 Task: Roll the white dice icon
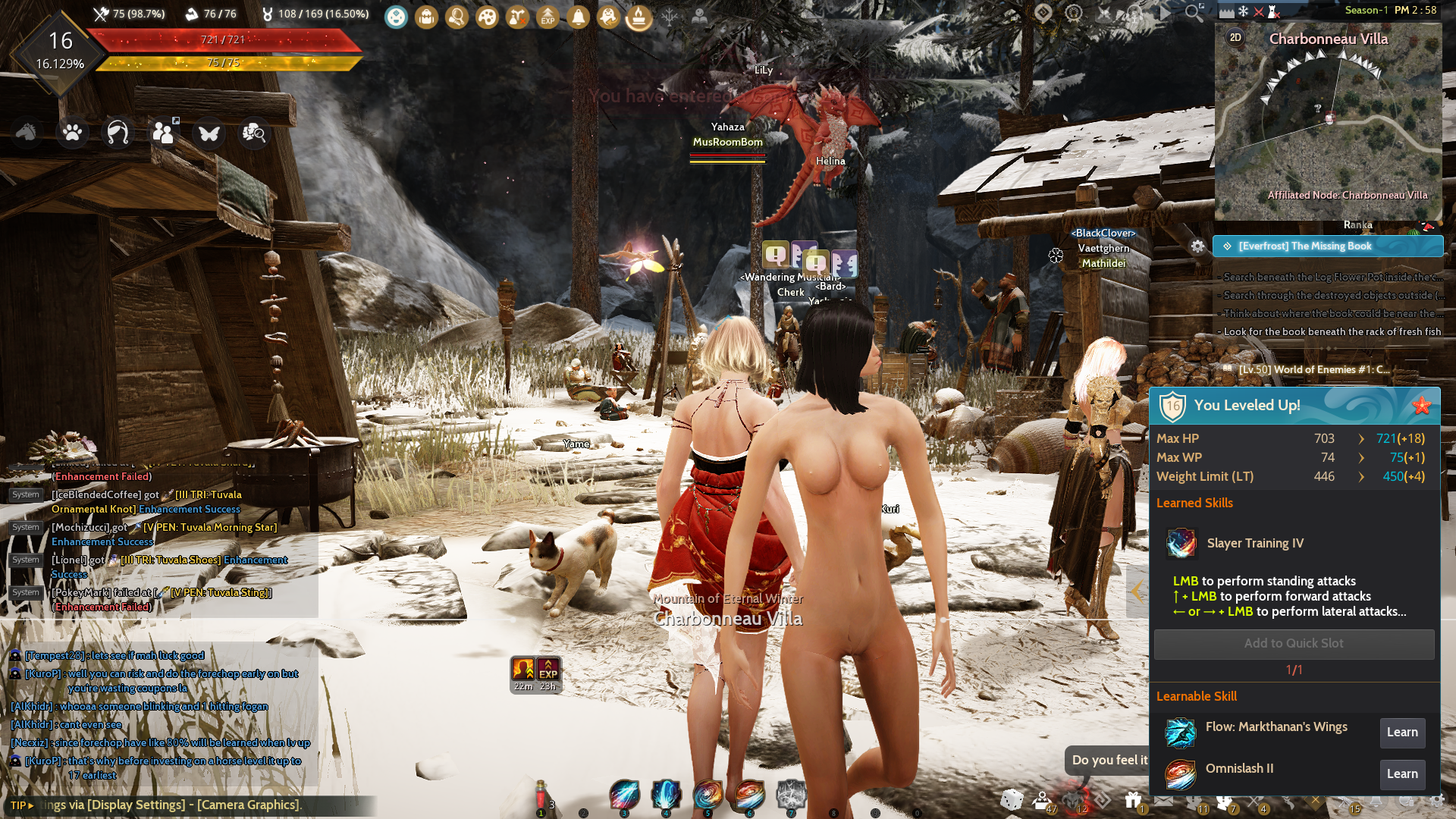1012,800
